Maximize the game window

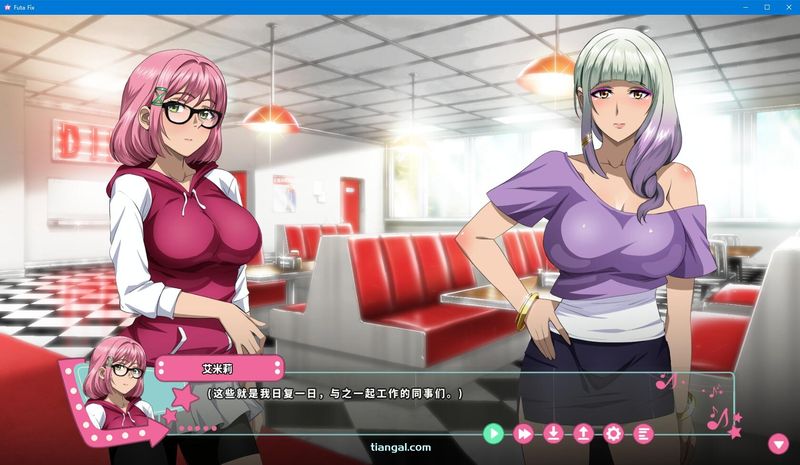(x=766, y=7)
